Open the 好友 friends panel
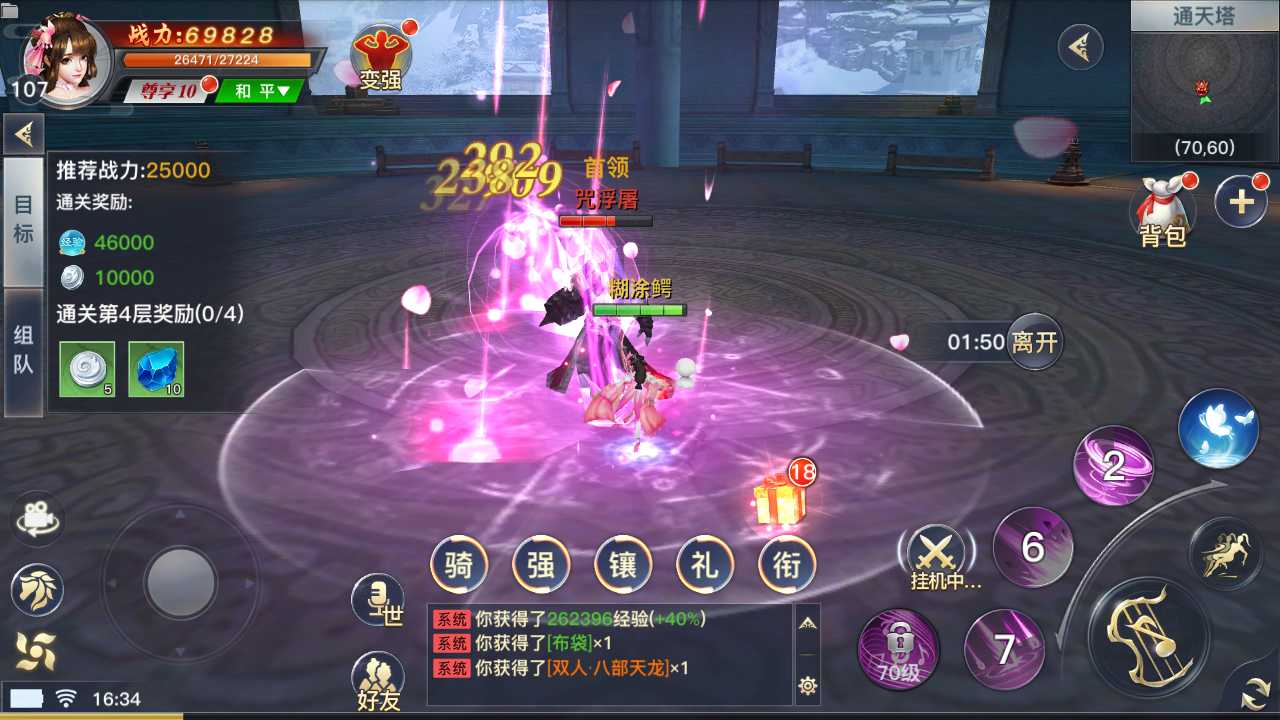This screenshot has height=720, width=1280. click(377, 672)
